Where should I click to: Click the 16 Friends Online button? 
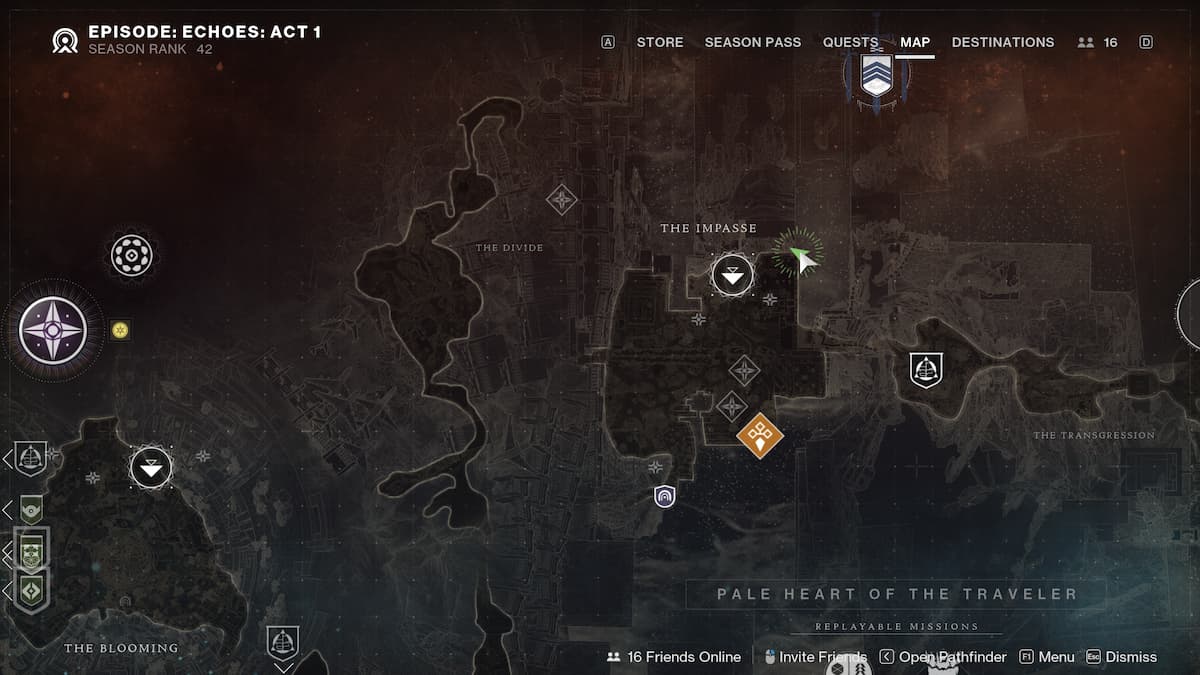pyautogui.click(x=675, y=657)
